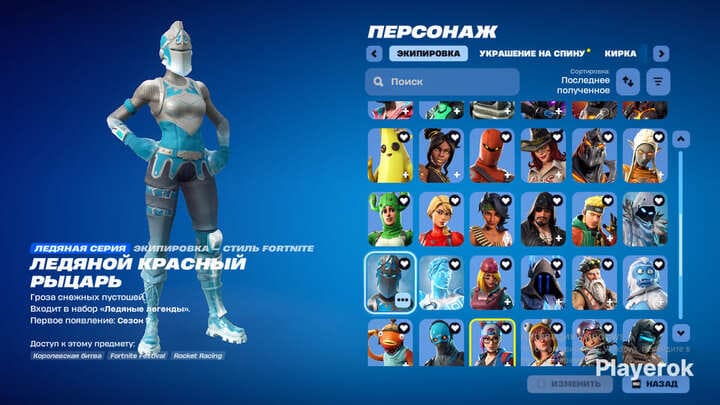Open the three-dots menu on selected knight
Viewport: 720px width, 405px height.
pyautogui.click(x=402, y=299)
